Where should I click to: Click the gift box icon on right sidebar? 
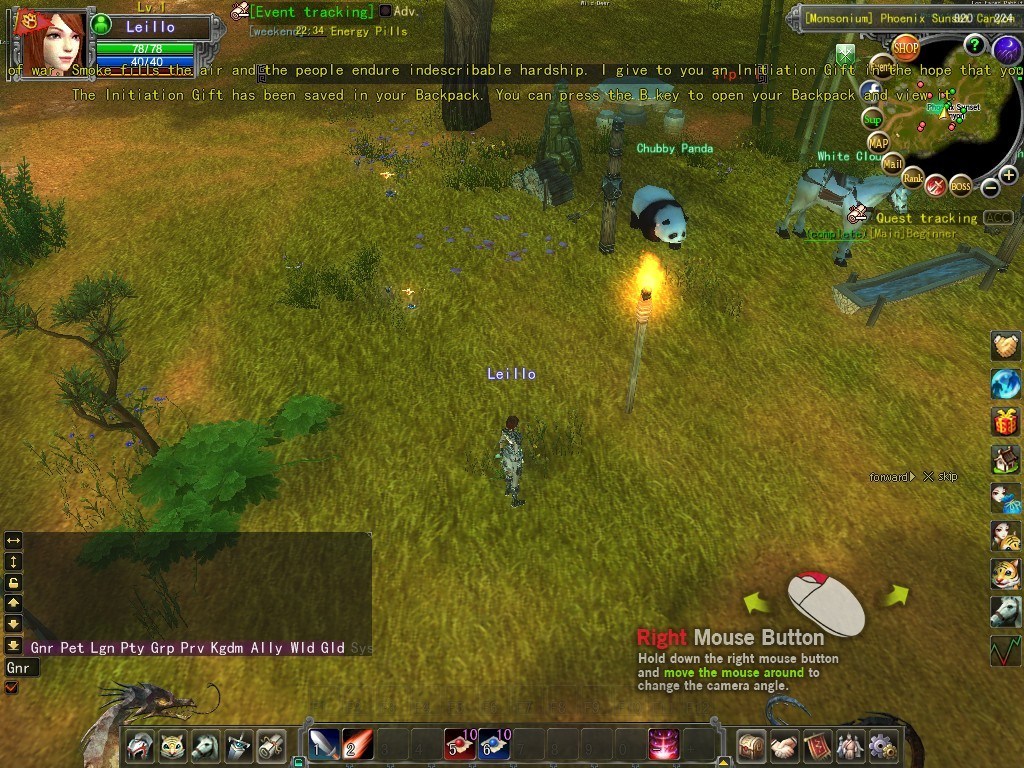tap(1006, 422)
